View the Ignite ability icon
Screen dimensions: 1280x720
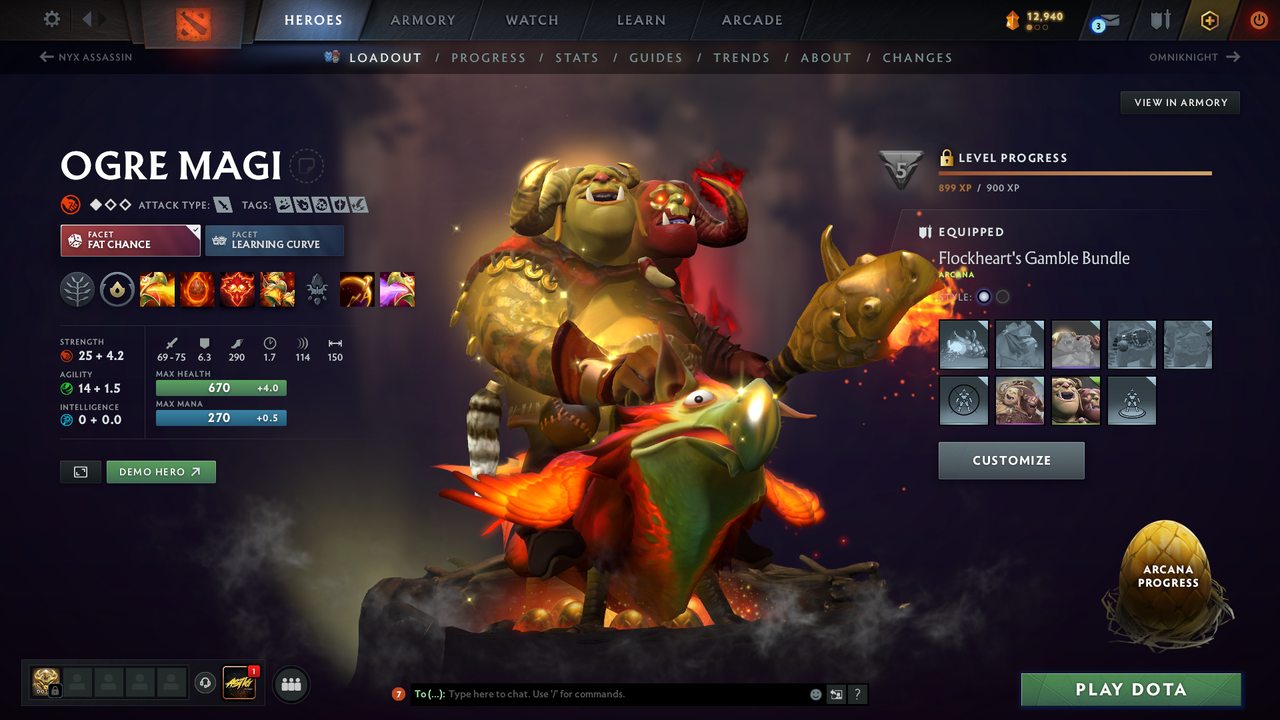pos(197,289)
